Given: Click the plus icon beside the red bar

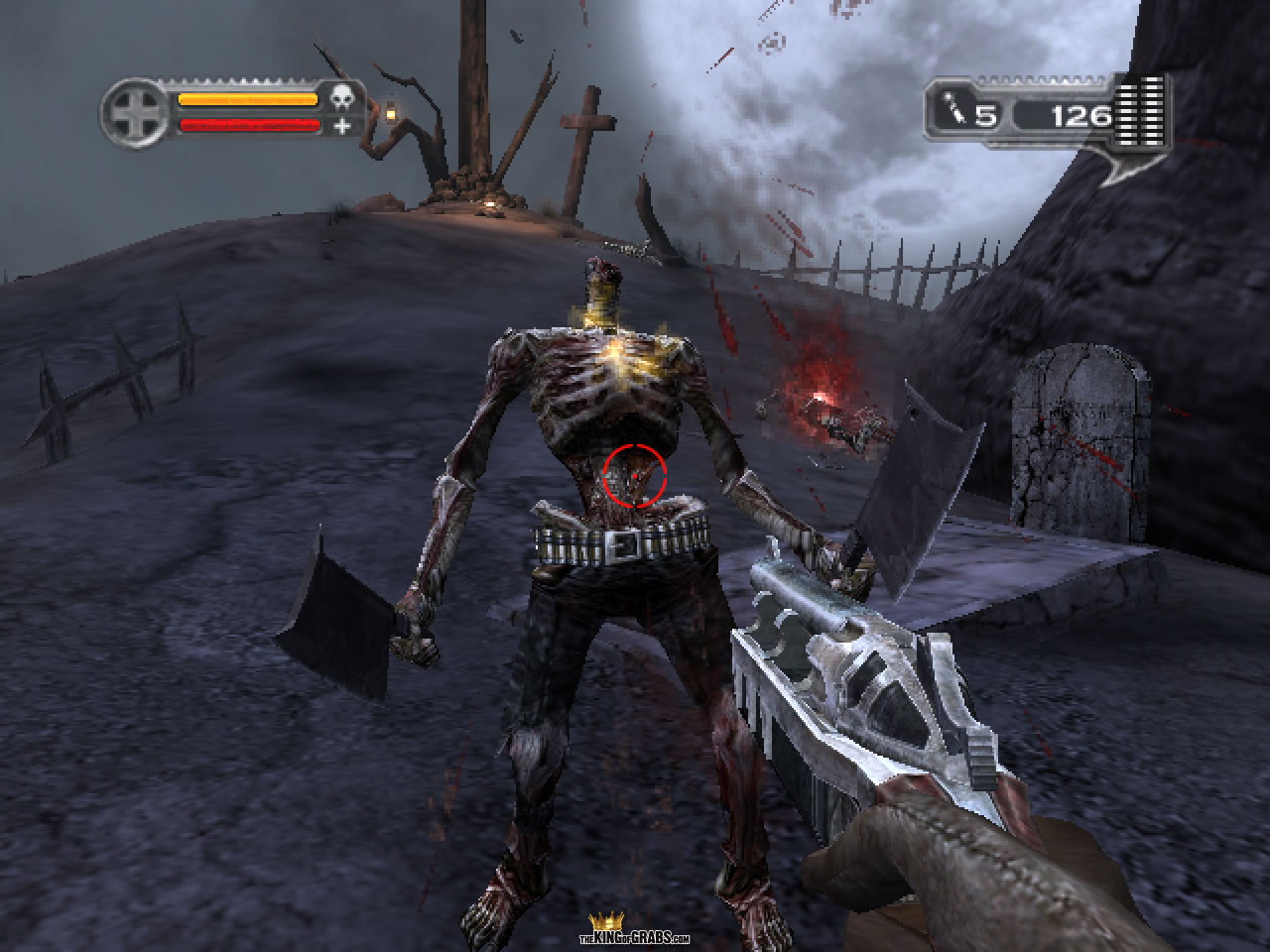Looking at the screenshot, I should point(342,126).
